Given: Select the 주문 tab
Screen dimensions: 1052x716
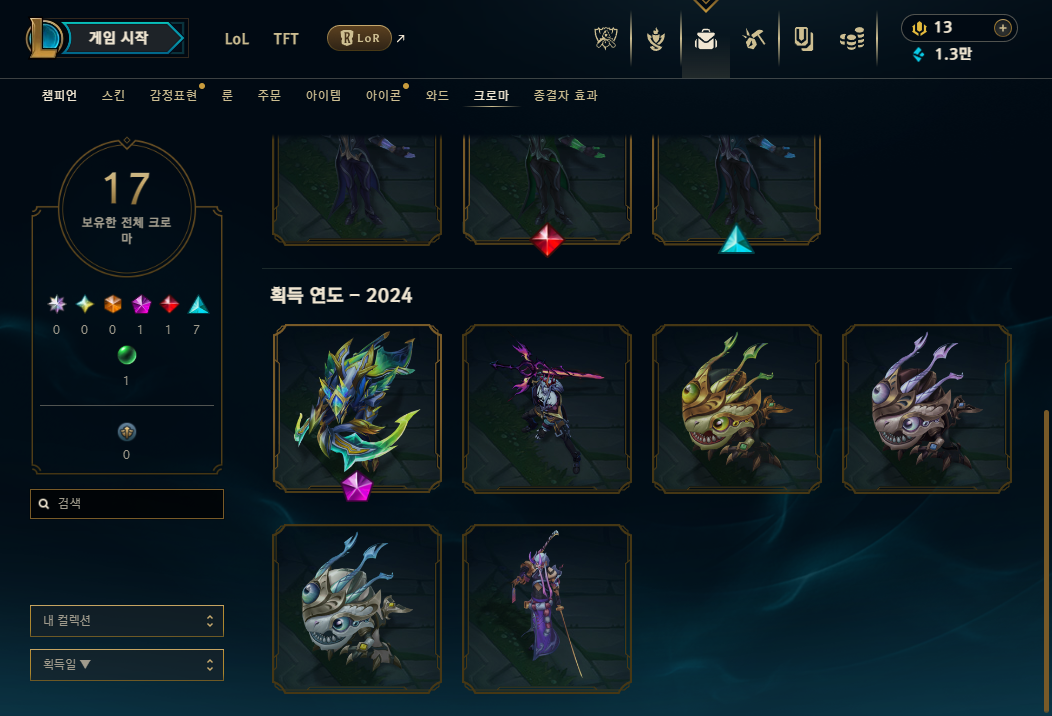Looking at the screenshot, I should [269, 96].
